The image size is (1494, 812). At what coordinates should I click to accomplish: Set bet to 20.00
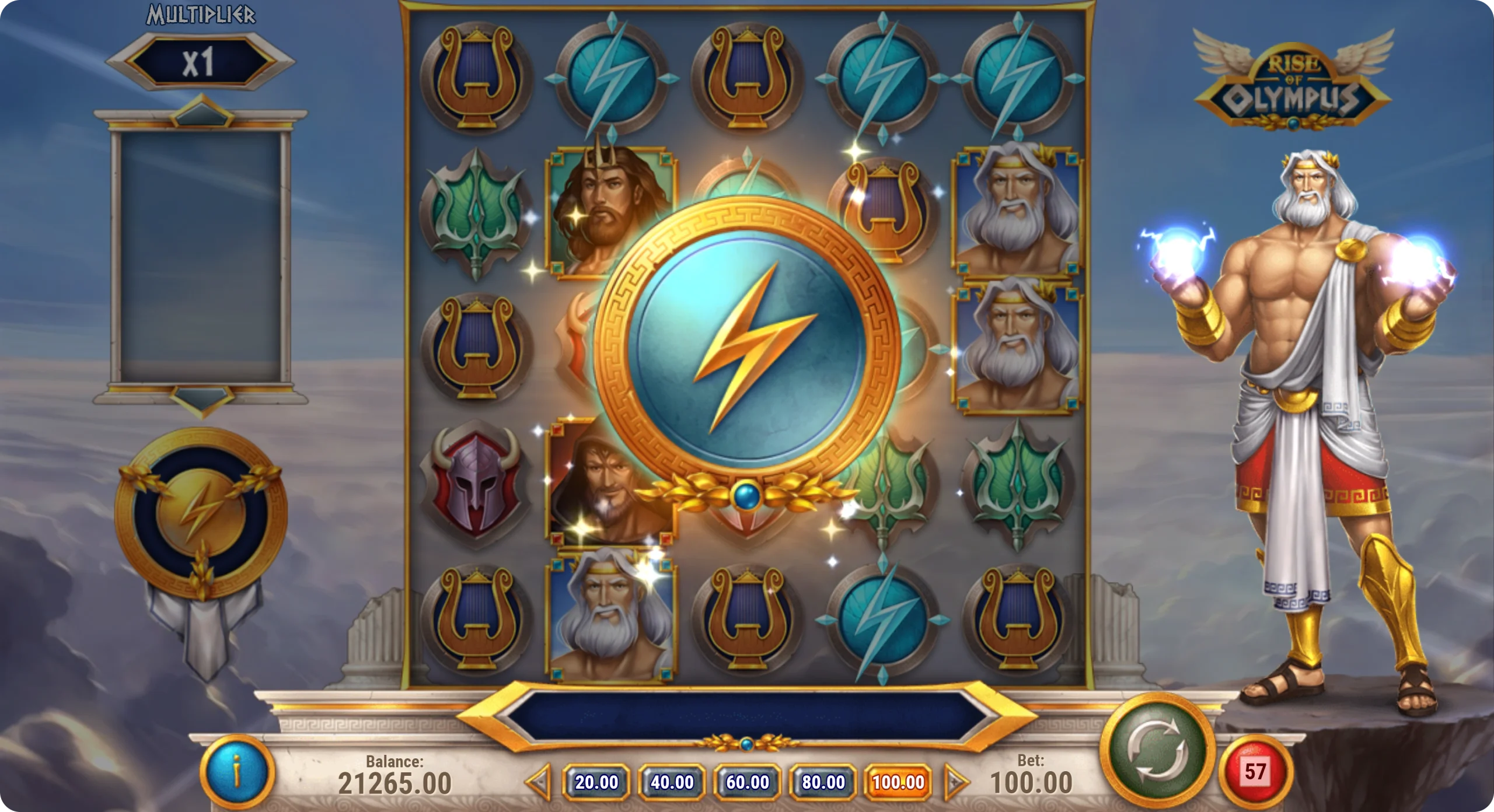596,782
